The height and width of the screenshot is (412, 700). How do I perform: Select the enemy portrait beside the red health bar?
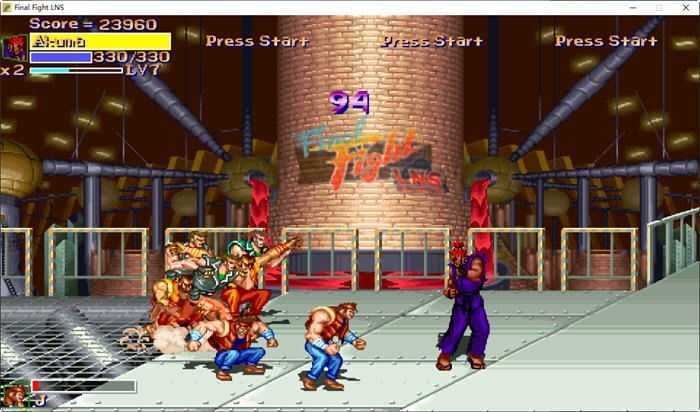[x=15, y=393]
